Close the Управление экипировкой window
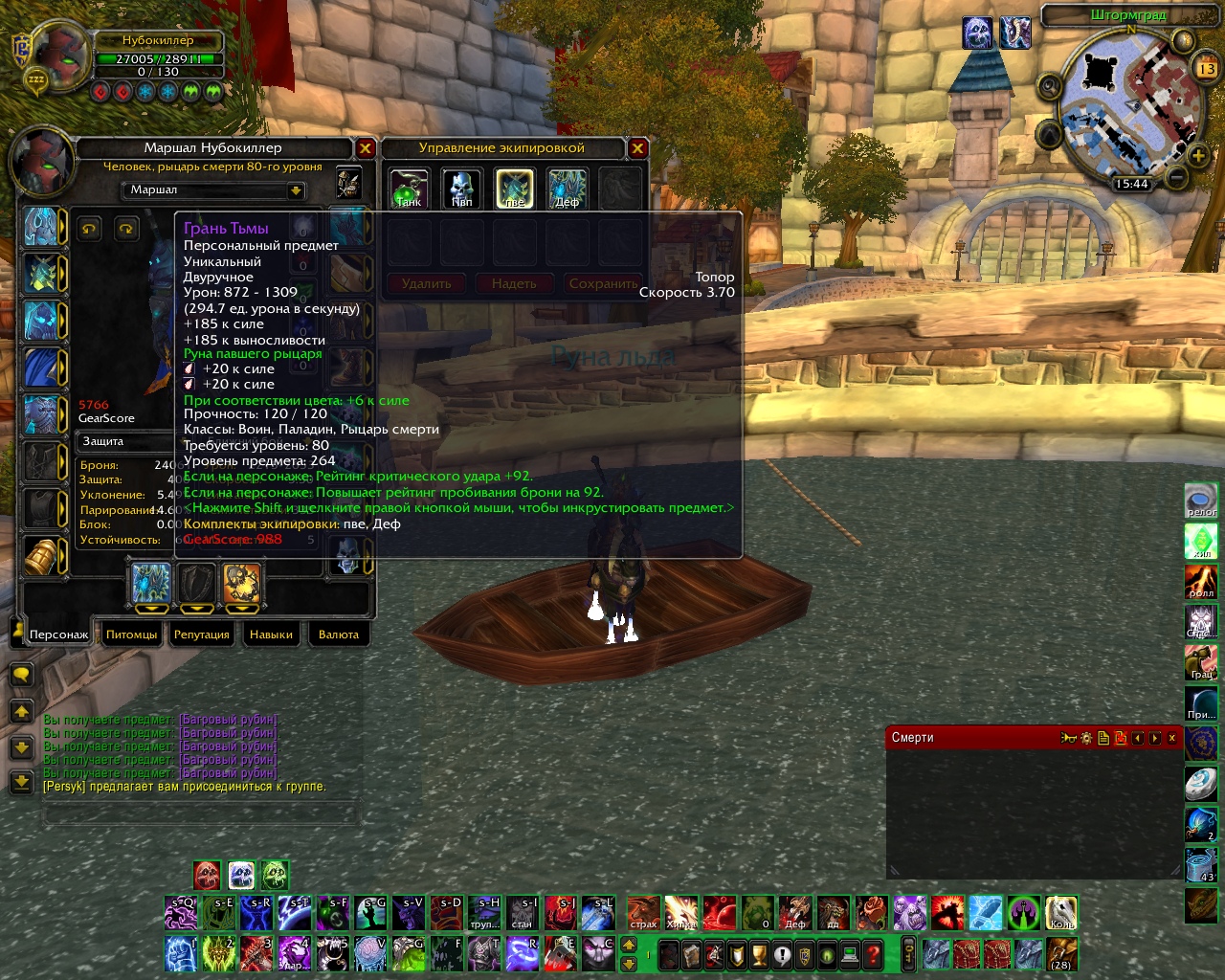The image size is (1225, 980). 637,148
